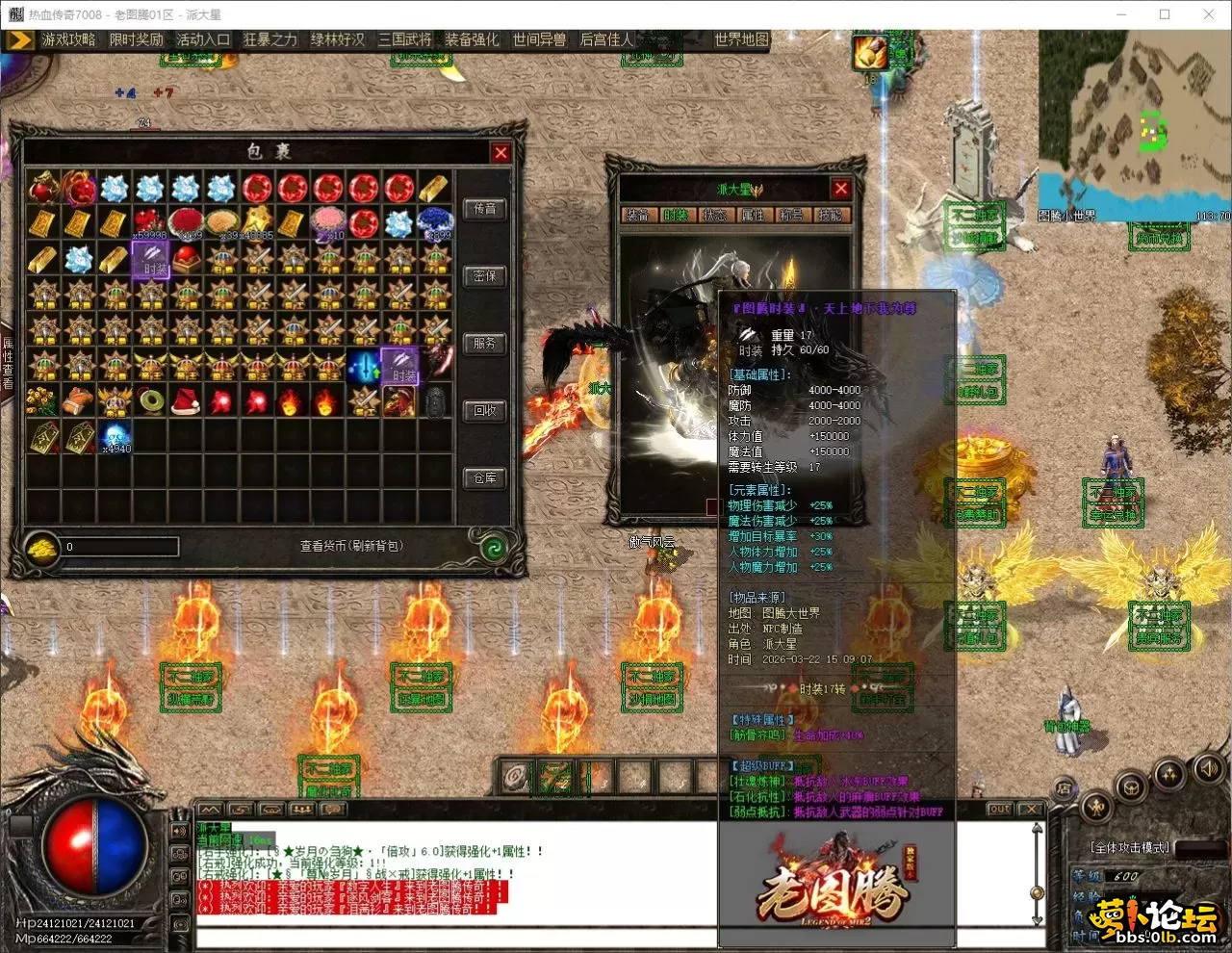Click the minimap in the top-right corner
The height and width of the screenshot is (953, 1232).
[x=1134, y=120]
